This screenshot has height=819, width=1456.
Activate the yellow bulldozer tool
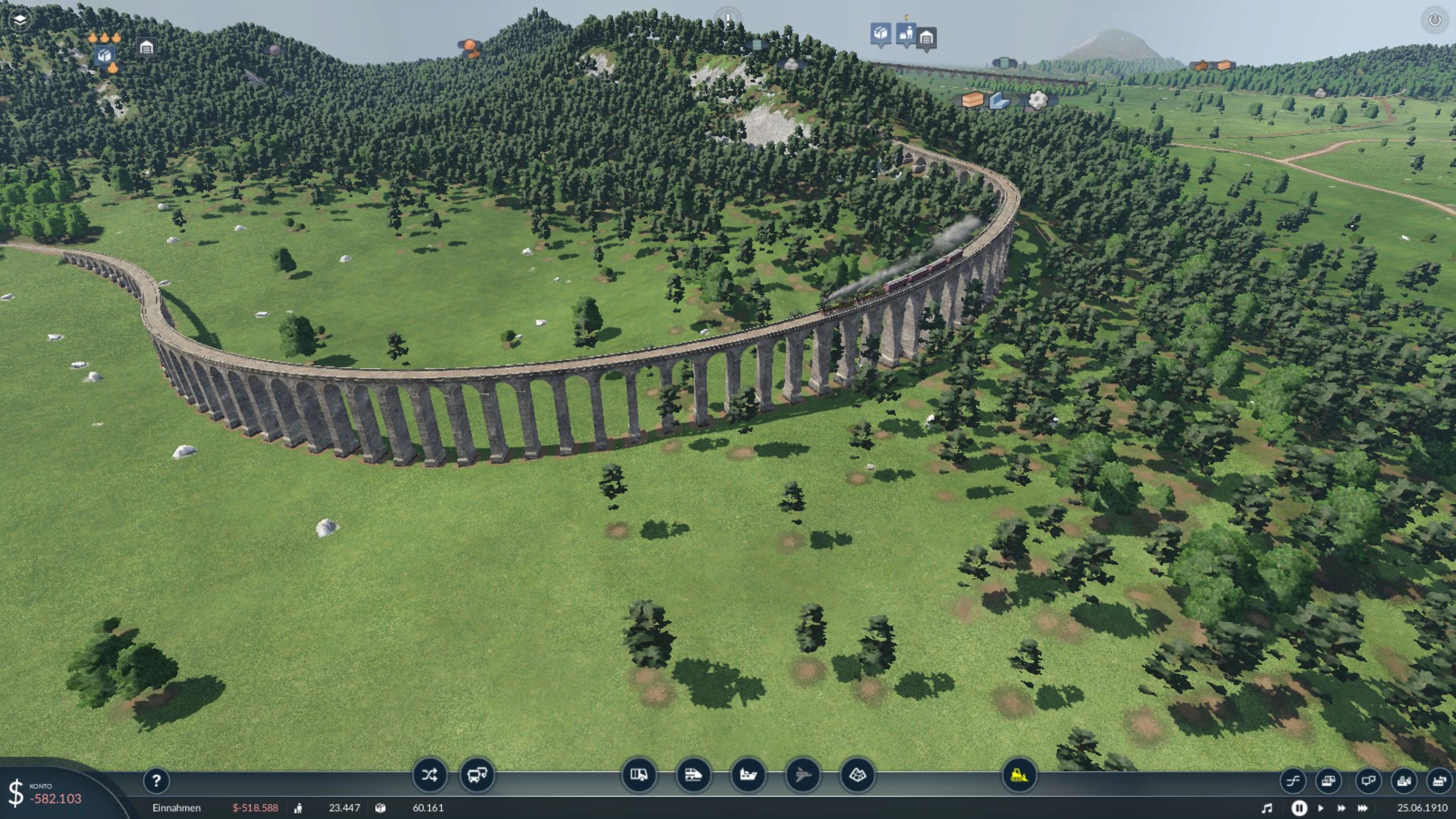tap(1019, 775)
